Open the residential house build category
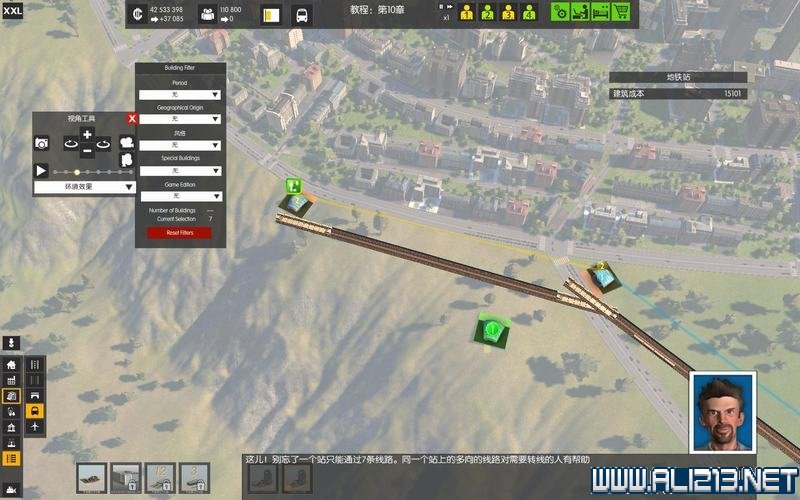This screenshot has height=500, width=800. point(11,366)
